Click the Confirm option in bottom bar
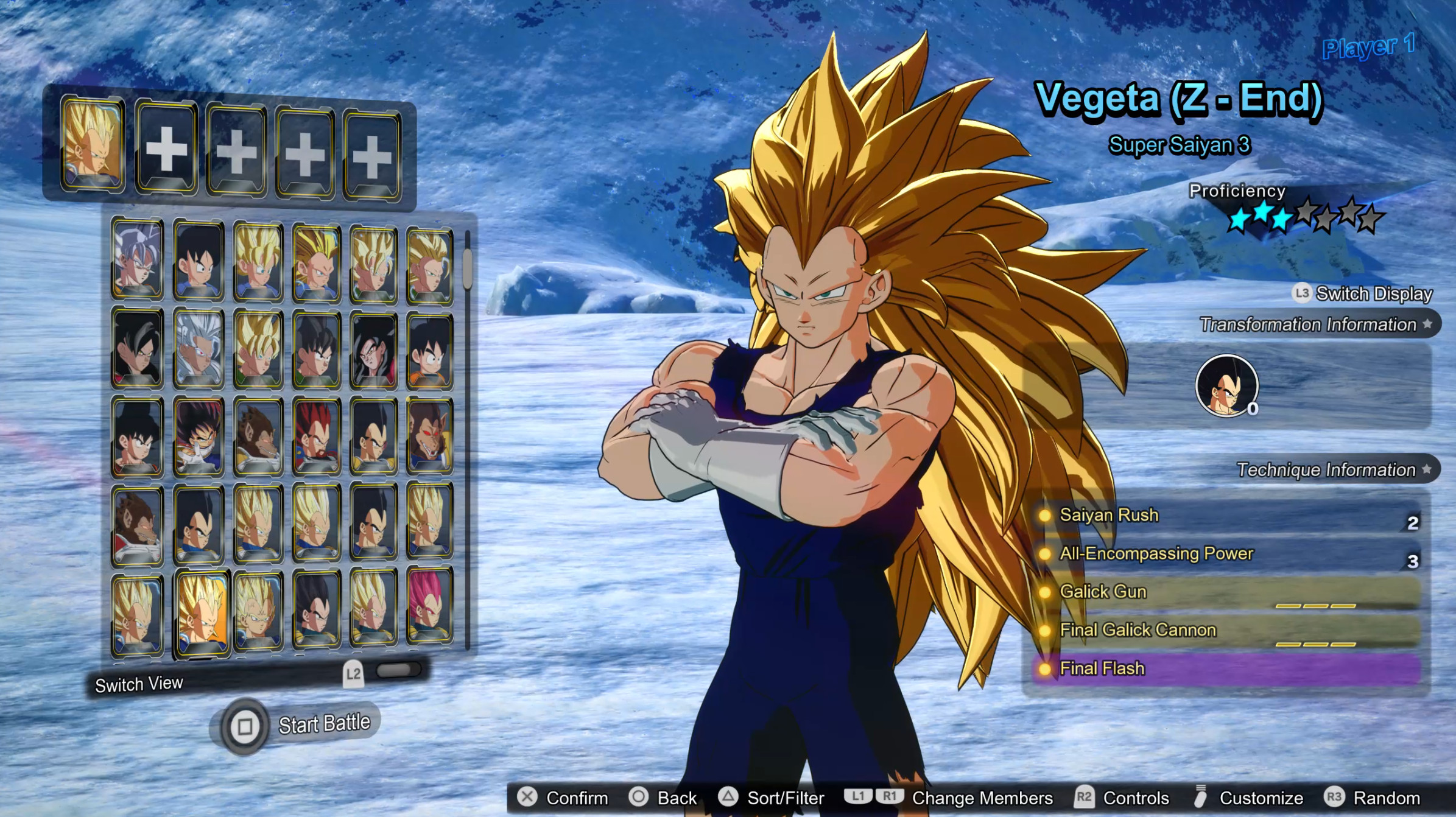Image resolution: width=1456 pixels, height=817 pixels. click(563, 798)
